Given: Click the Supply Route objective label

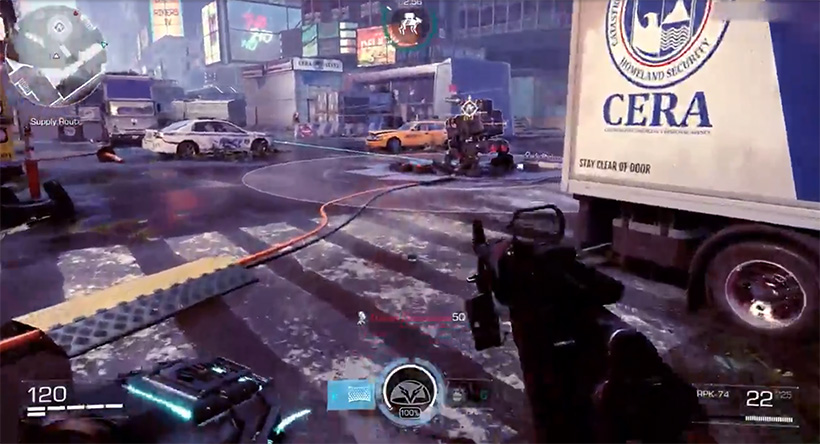Looking at the screenshot, I should (x=56, y=122).
